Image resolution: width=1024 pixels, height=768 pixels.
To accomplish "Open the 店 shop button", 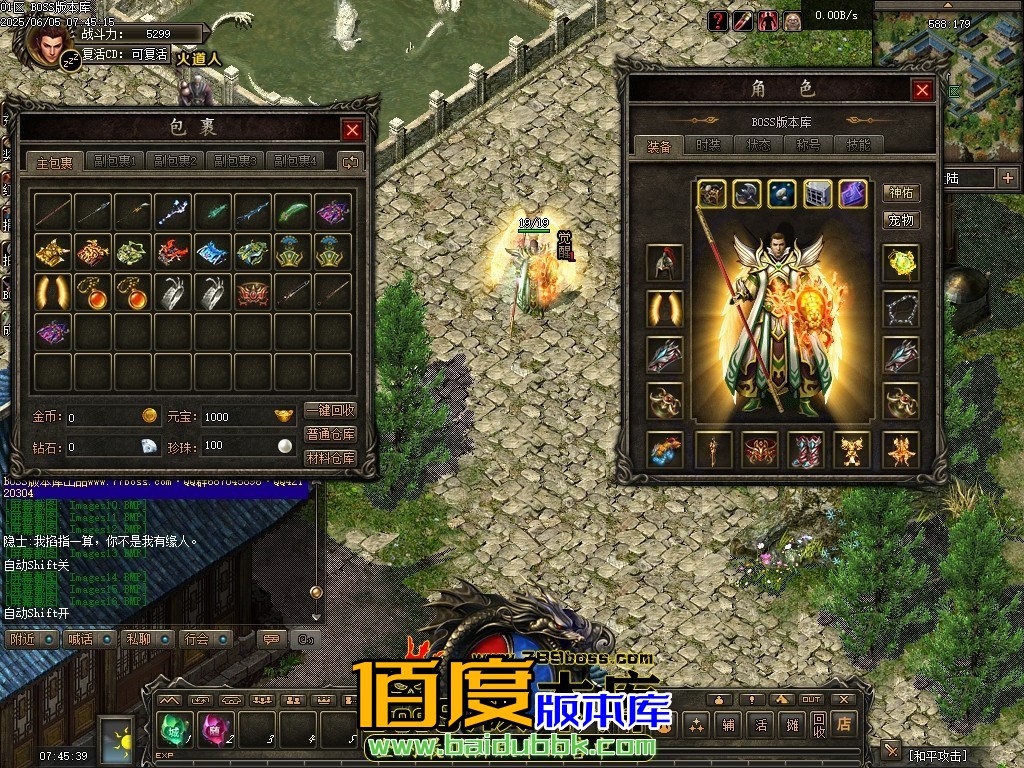I will (845, 724).
